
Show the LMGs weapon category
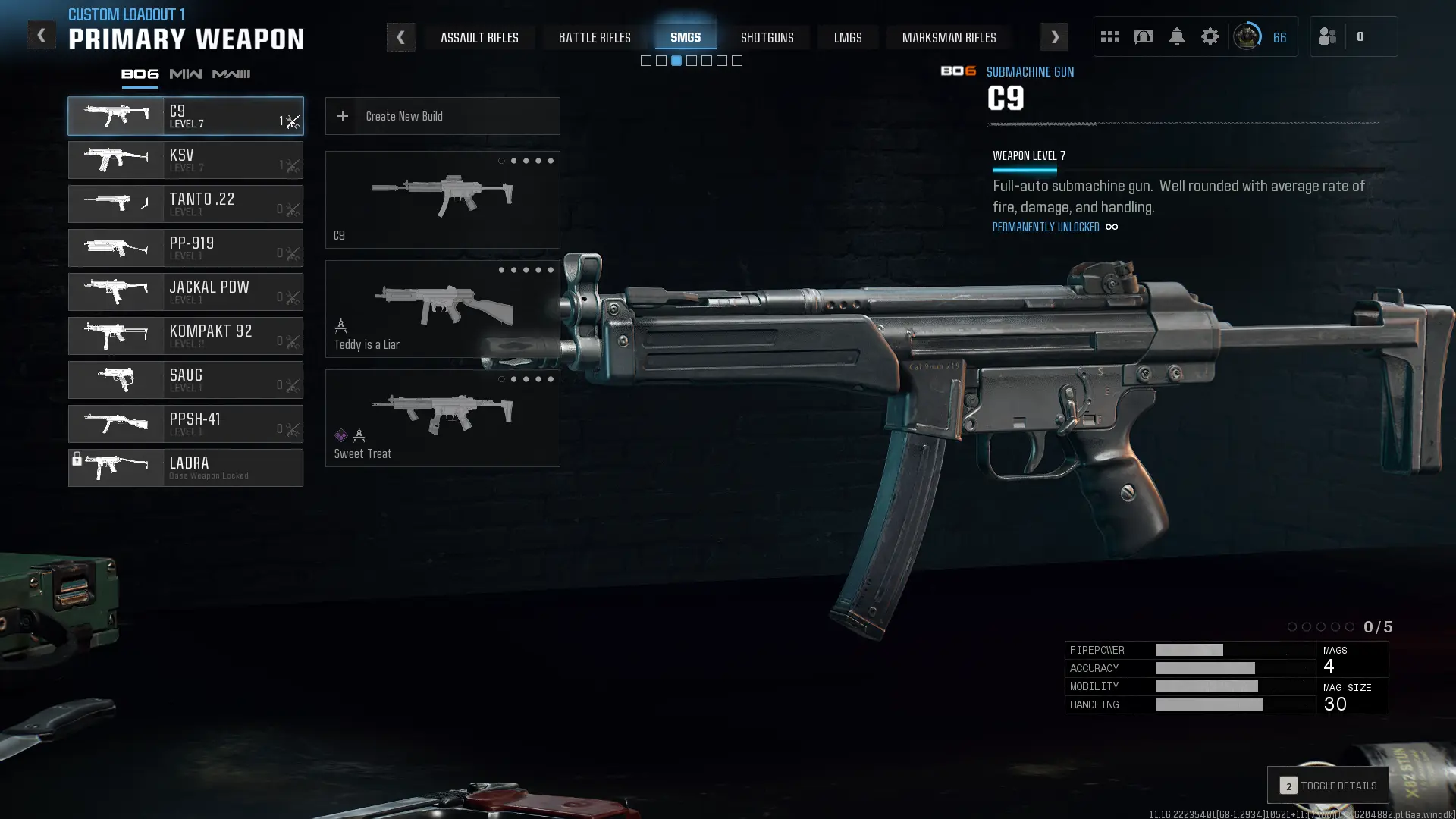[x=848, y=37]
